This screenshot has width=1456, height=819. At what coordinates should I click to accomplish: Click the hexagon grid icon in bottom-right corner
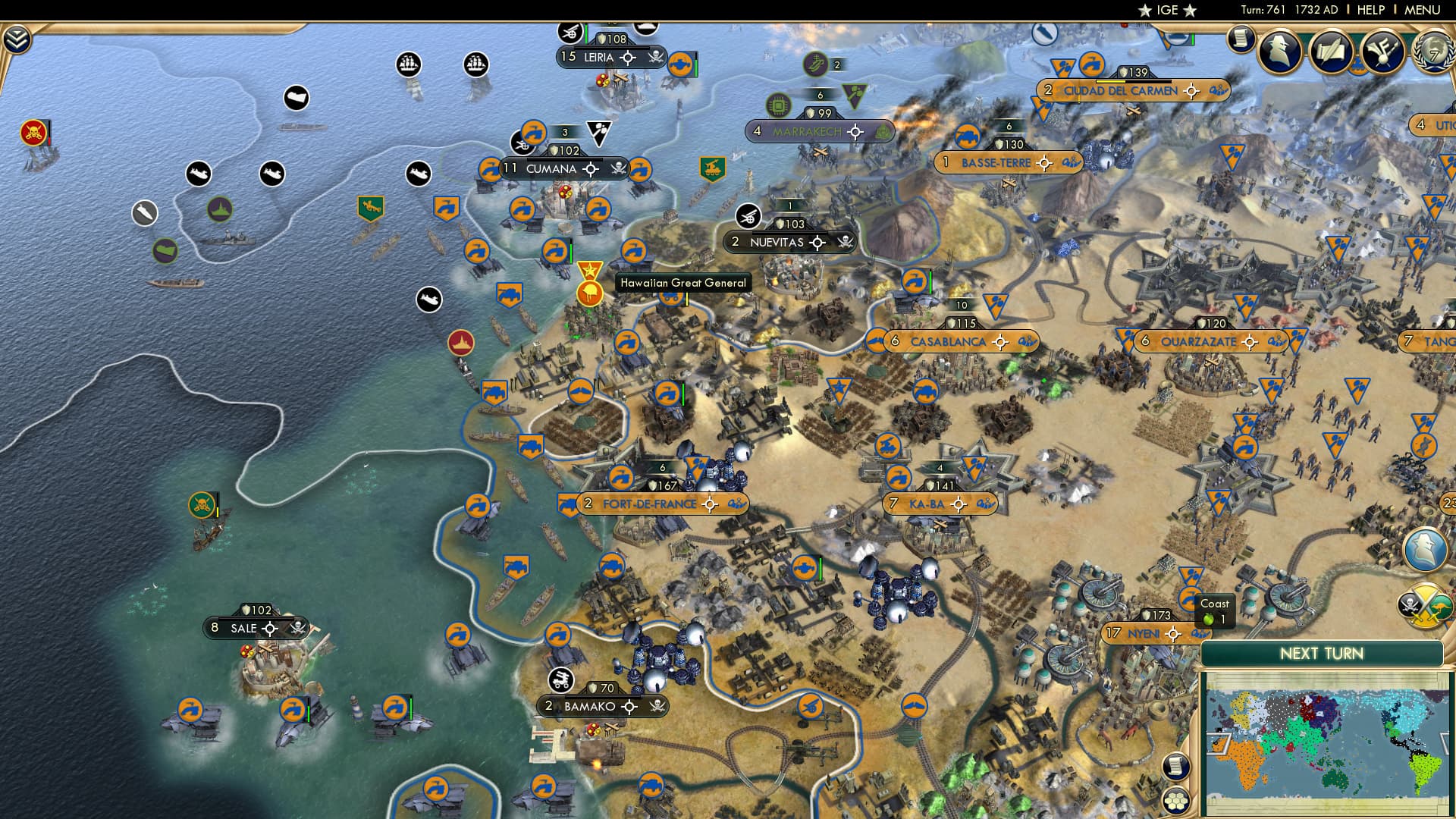tap(1176, 801)
